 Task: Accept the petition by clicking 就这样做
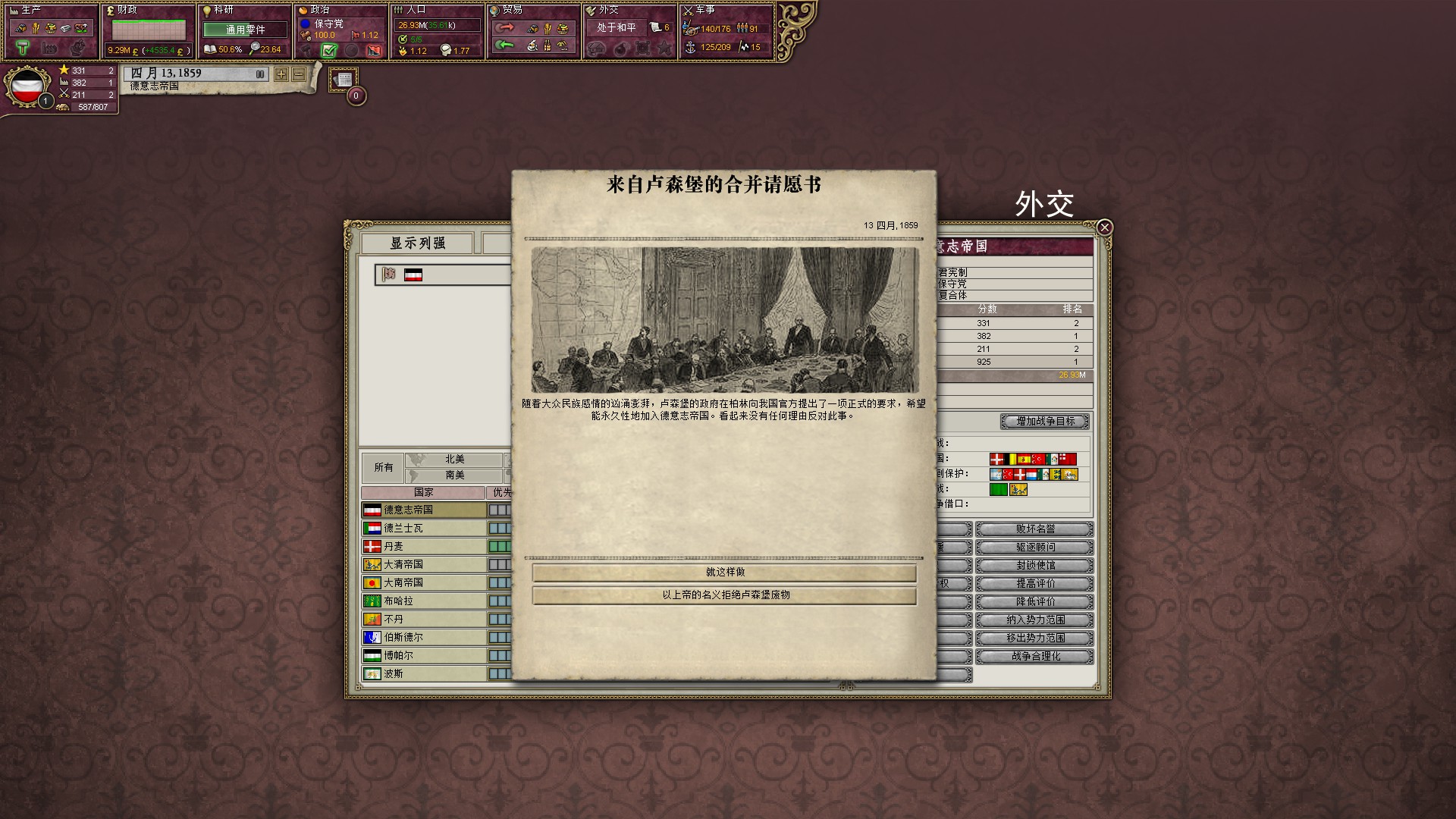coord(724,573)
